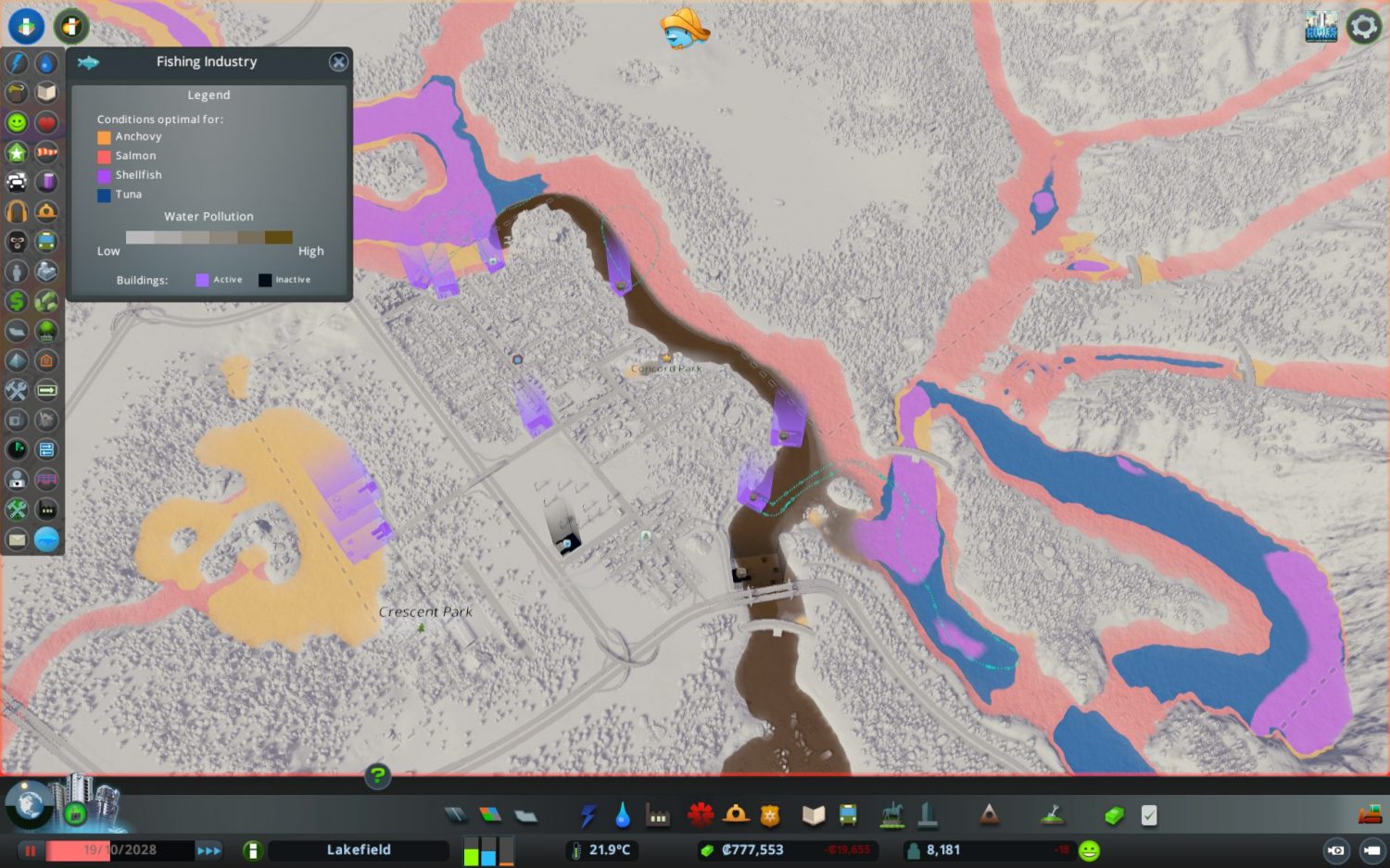This screenshot has height=868, width=1390.
Task: Click the Chirper bird notification icon
Action: [684, 28]
